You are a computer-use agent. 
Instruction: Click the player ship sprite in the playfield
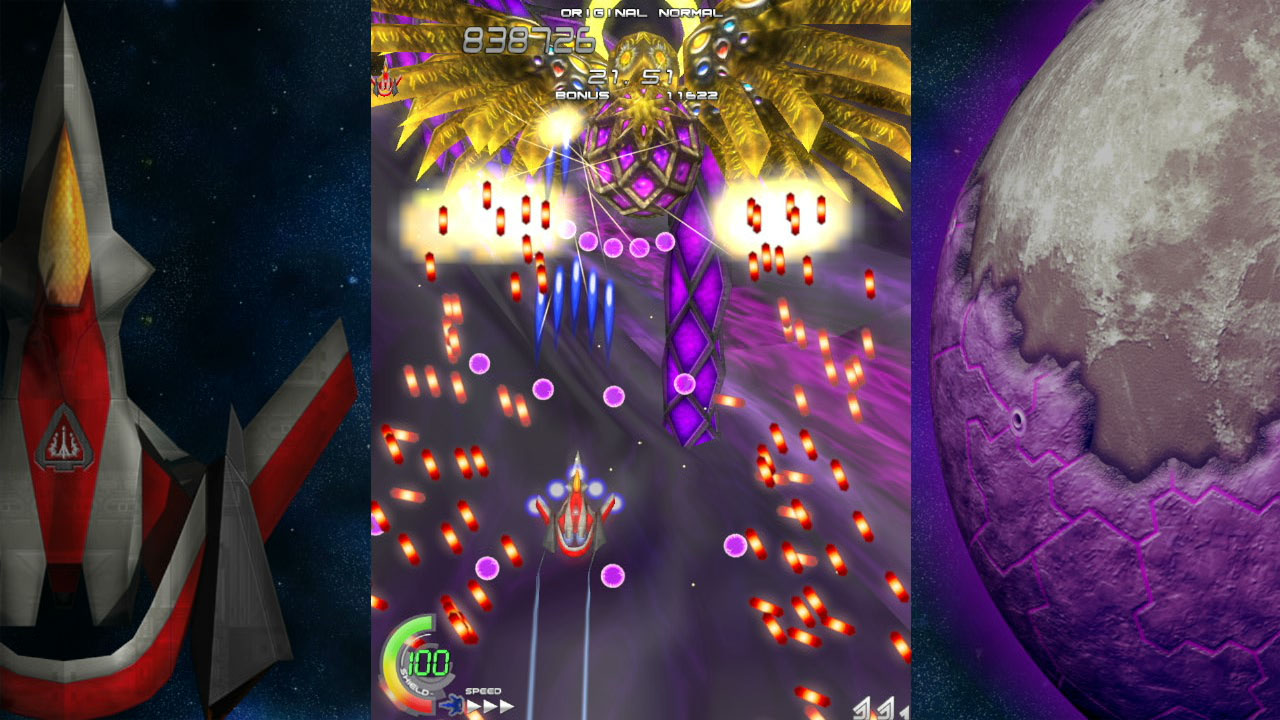click(x=573, y=520)
